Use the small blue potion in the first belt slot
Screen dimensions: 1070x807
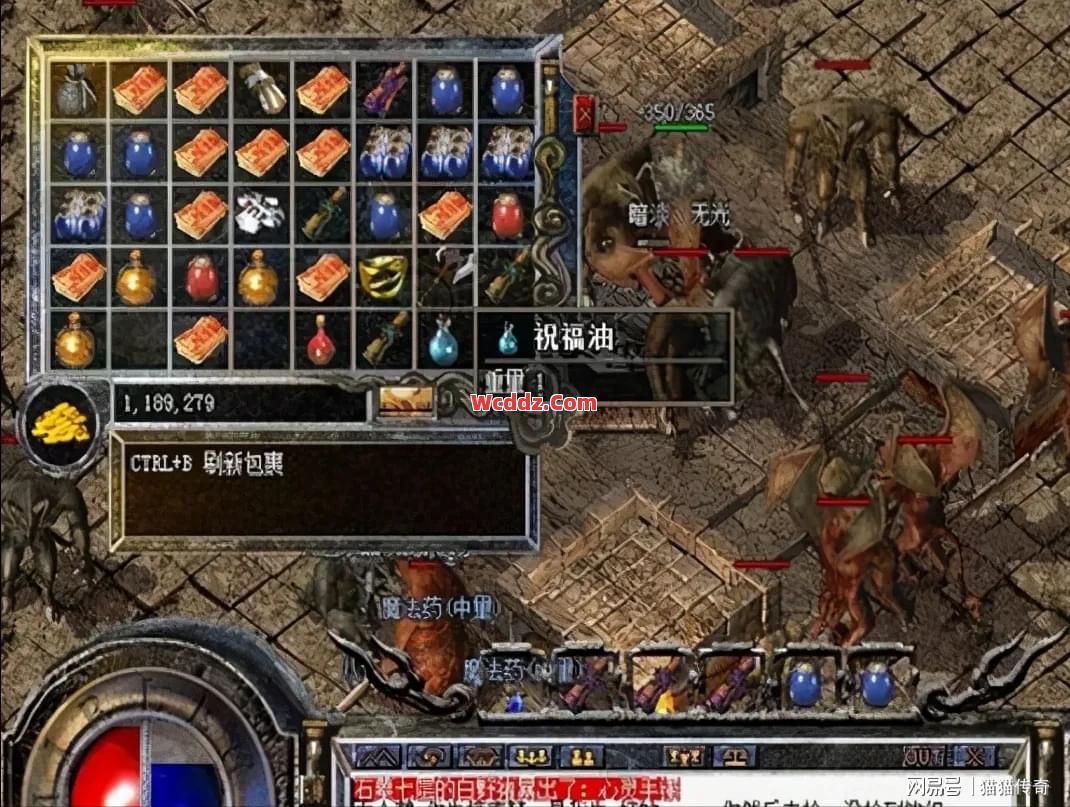515,700
